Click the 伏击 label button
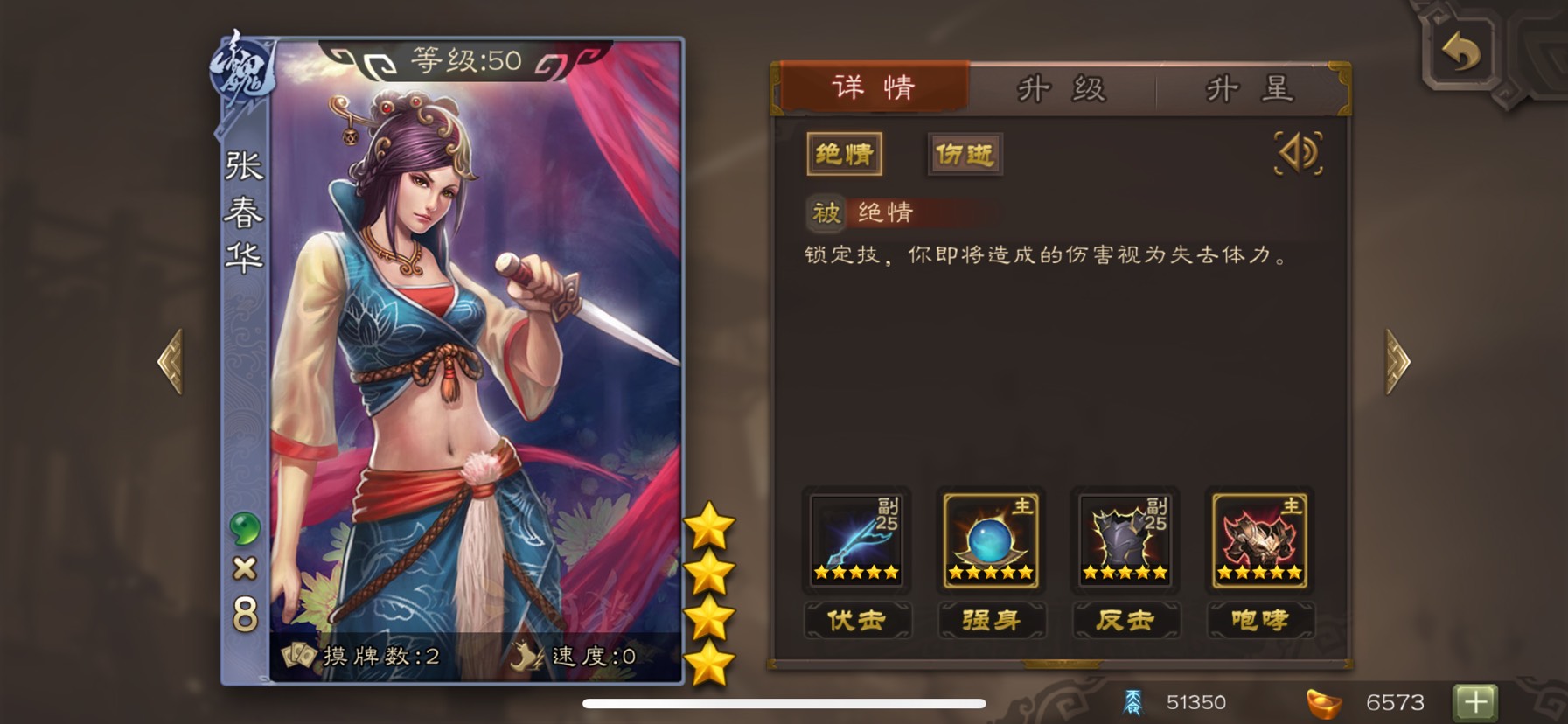1568x724 pixels. [x=857, y=620]
